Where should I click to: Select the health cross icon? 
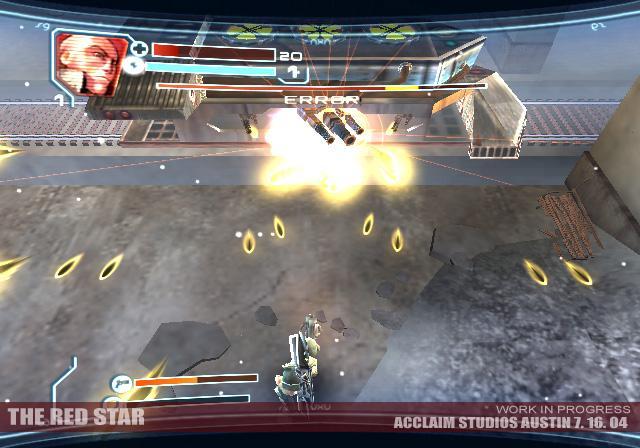pos(139,49)
